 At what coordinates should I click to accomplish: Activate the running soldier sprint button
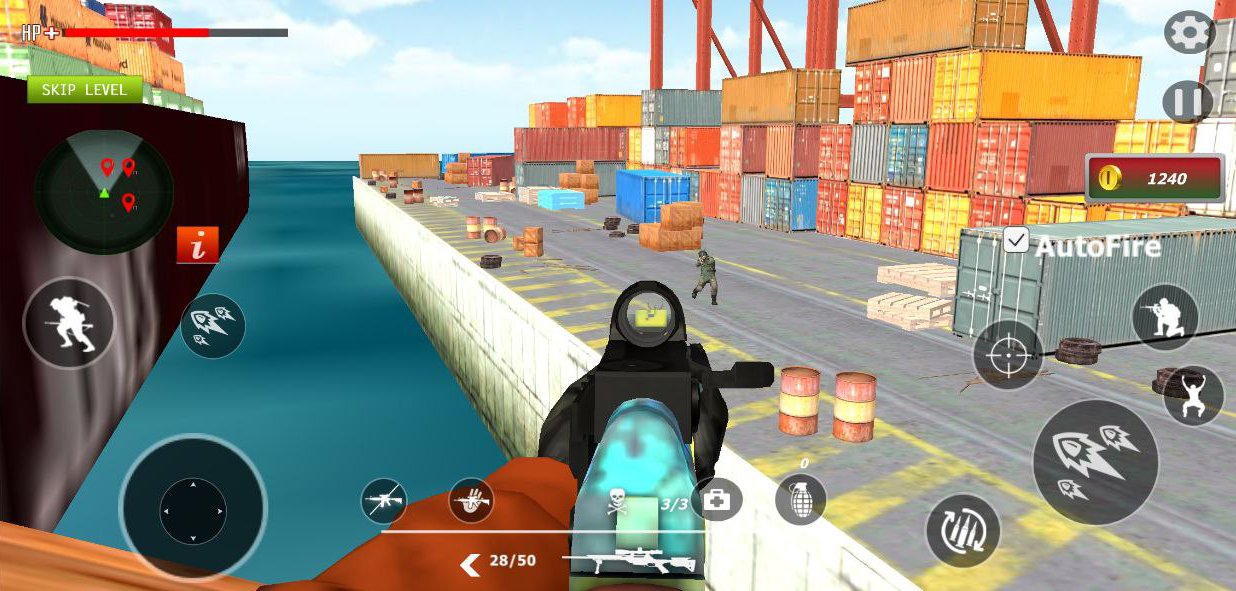68,322
